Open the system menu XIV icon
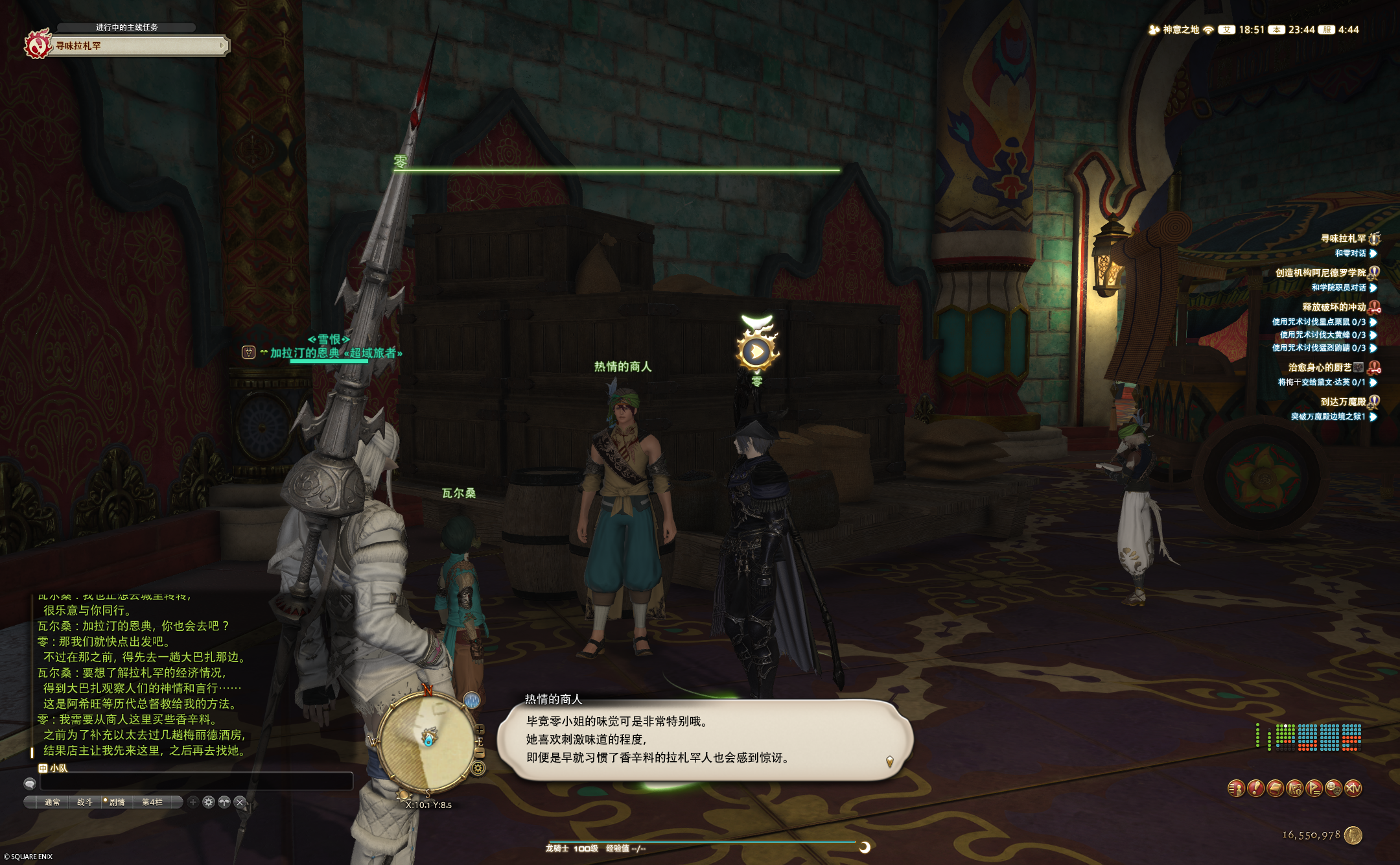Viewport: 1400px width, 865px height. pos(1353,788)
